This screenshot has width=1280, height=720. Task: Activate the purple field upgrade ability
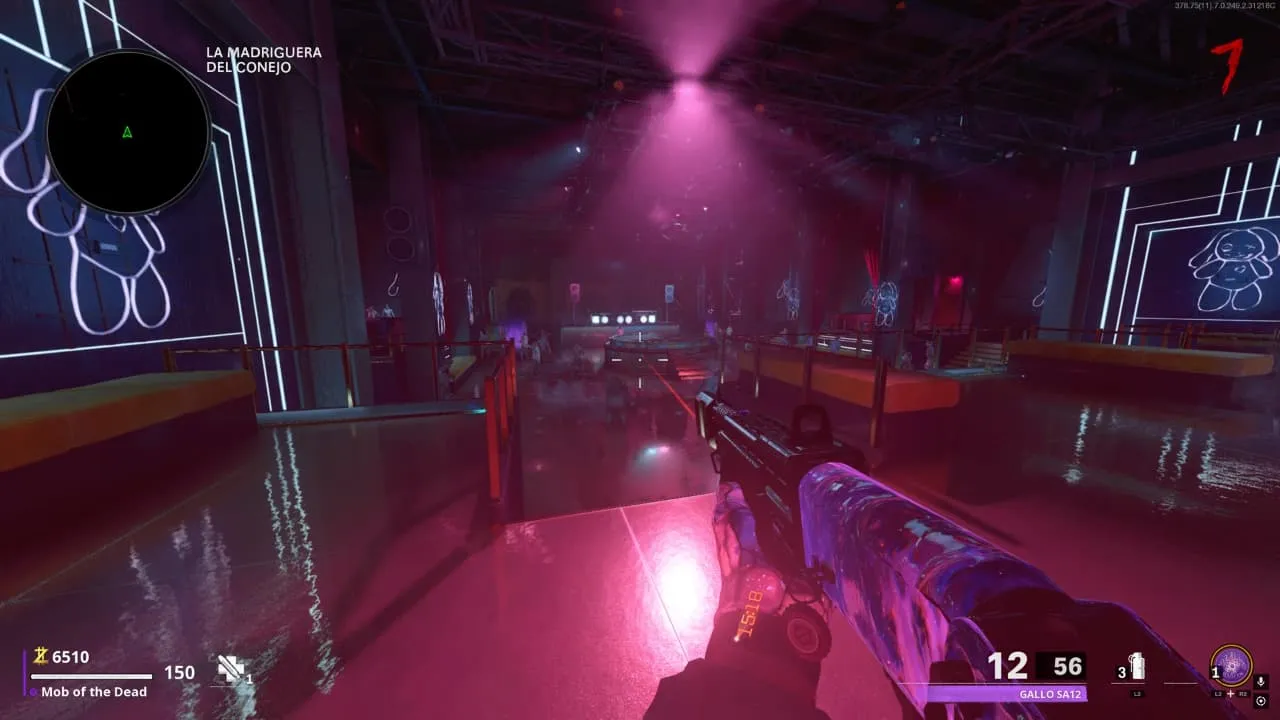(x=1231, y=665)
